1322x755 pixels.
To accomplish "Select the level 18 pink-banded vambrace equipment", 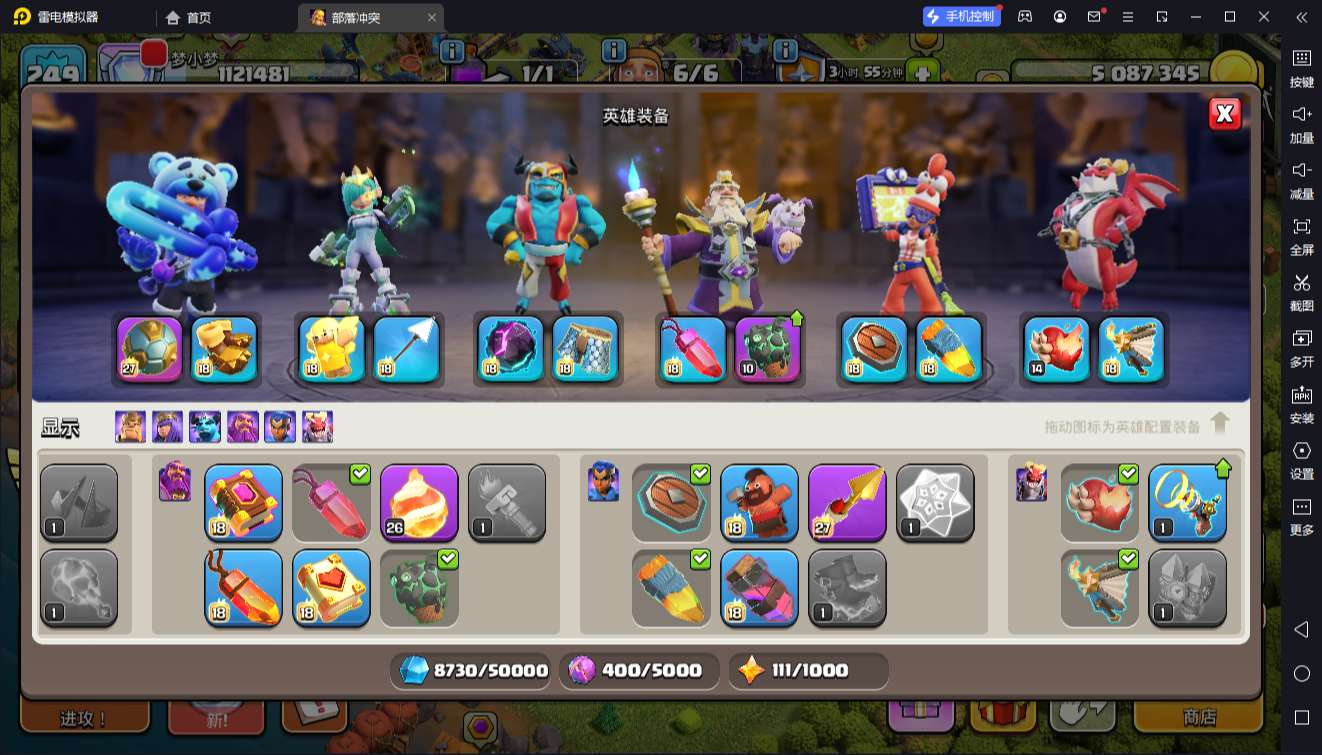I will point(759,588).
